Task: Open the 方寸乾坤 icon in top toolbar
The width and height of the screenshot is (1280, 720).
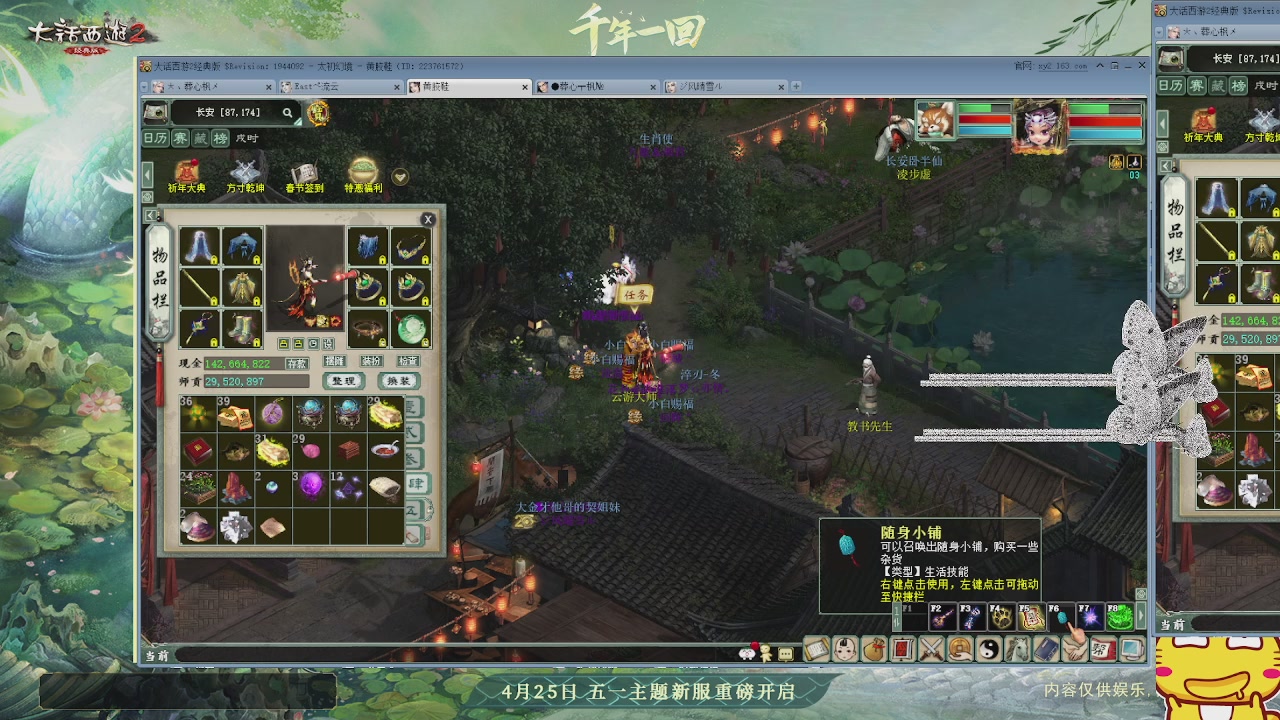Action: coord(245,170)
